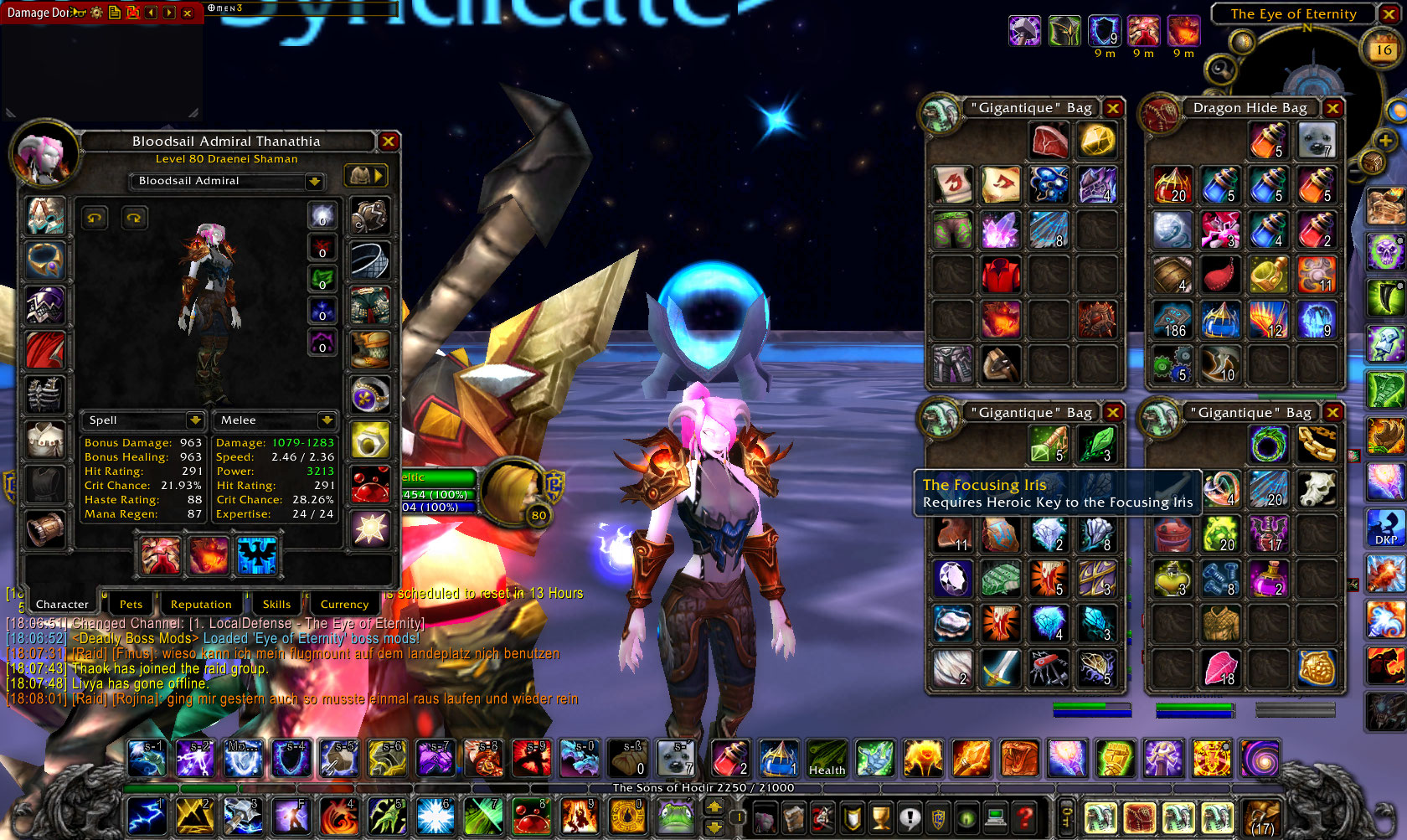This screenshot has width=1407, height=840.
Task: Click the red question mark help button
Action: click(x=1024, y=817)
